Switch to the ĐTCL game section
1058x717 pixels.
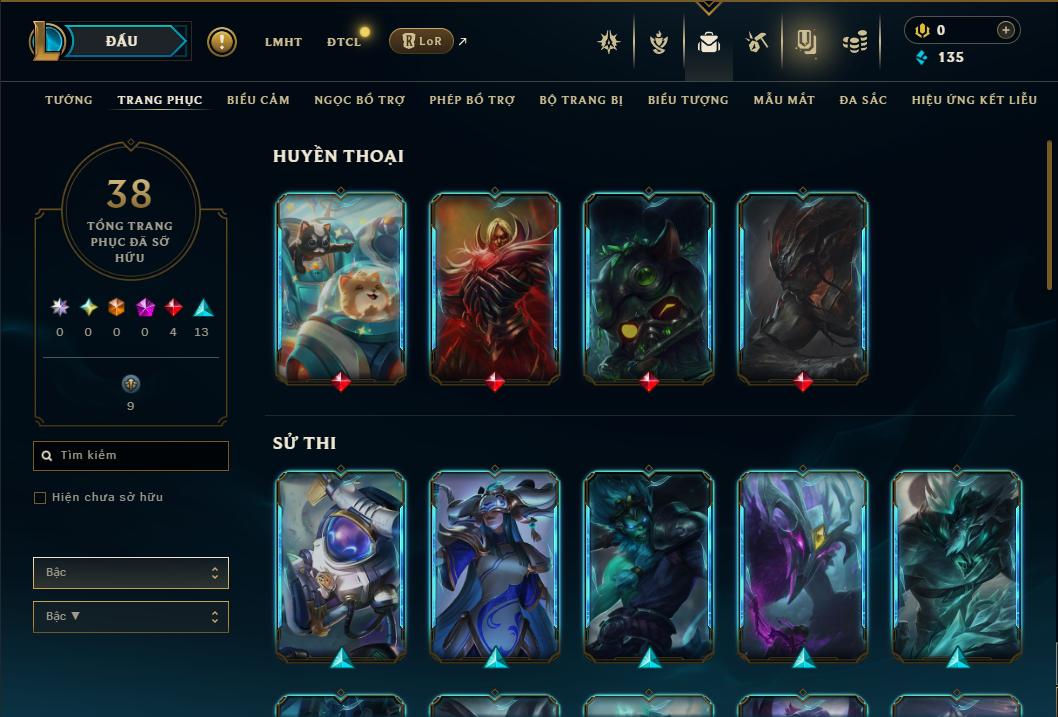(344, 42)
